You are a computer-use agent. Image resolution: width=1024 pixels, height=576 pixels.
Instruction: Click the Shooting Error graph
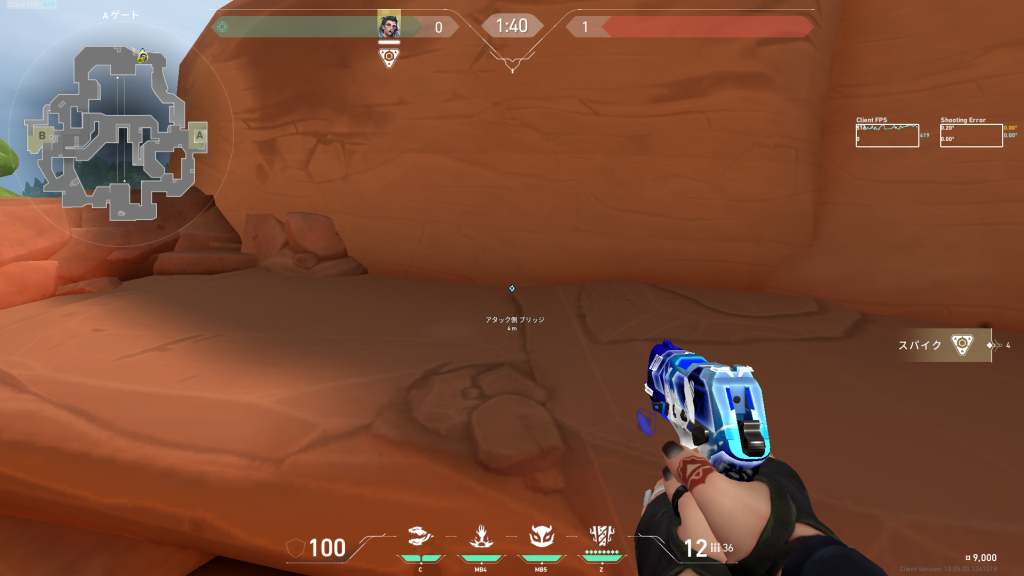[x=971, y=135]
